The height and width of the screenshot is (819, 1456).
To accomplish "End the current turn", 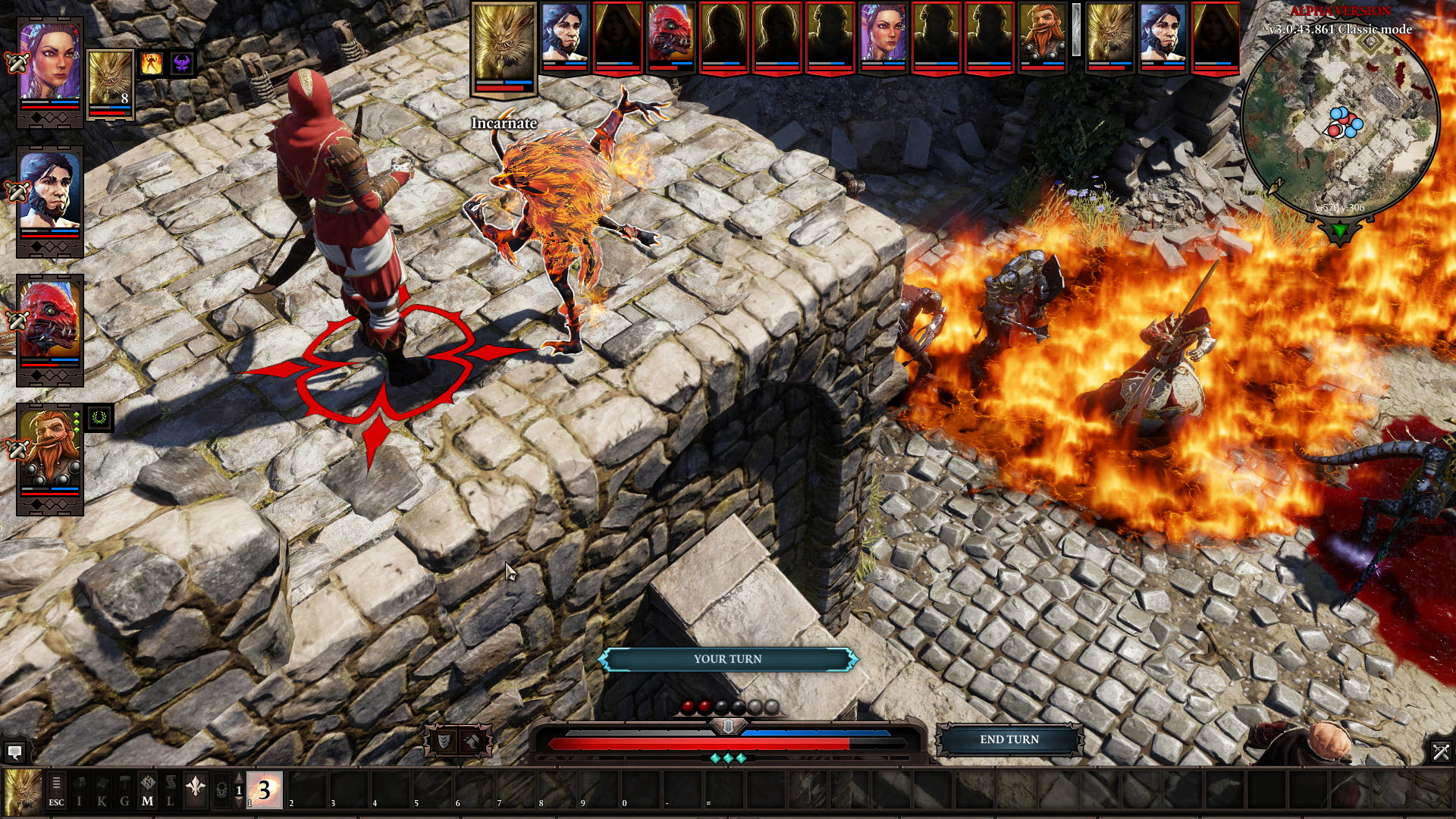I will (x=1009, y=739).
